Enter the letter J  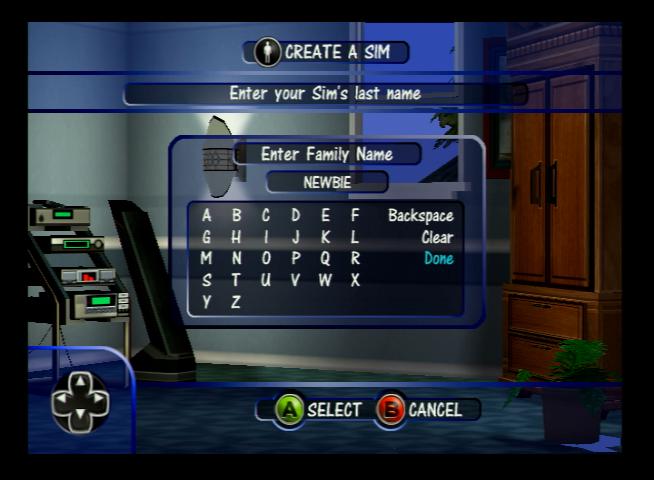(x=295, y=237)
